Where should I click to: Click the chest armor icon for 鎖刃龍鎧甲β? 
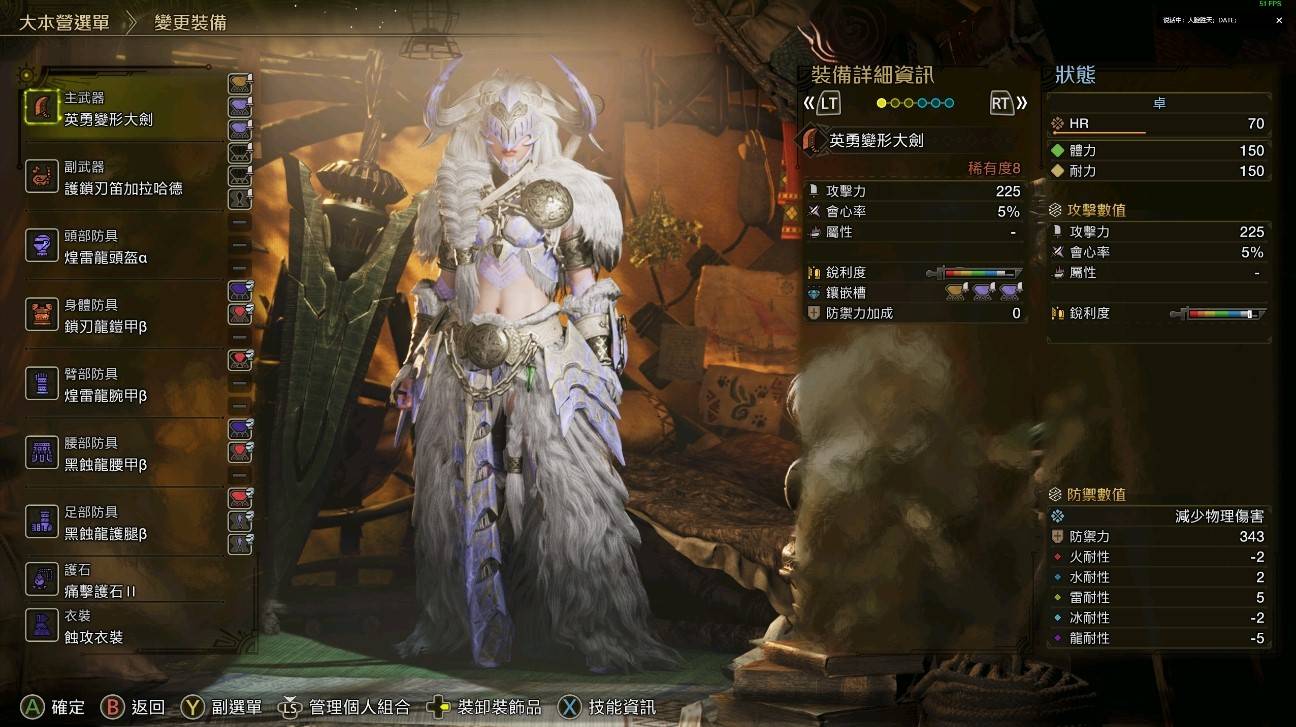point(42,314)
